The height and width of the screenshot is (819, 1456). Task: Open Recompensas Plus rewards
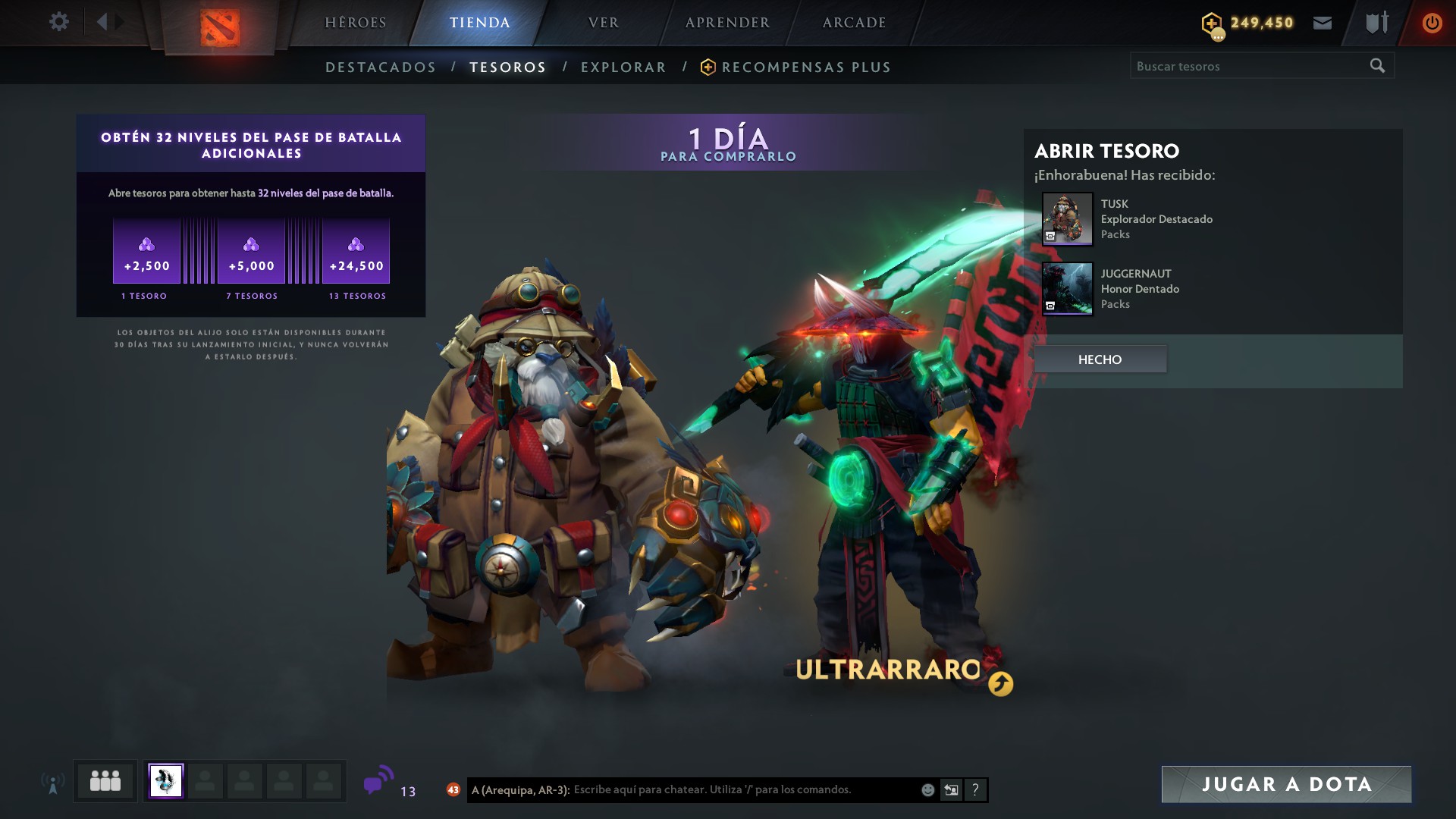pos(805,67)
